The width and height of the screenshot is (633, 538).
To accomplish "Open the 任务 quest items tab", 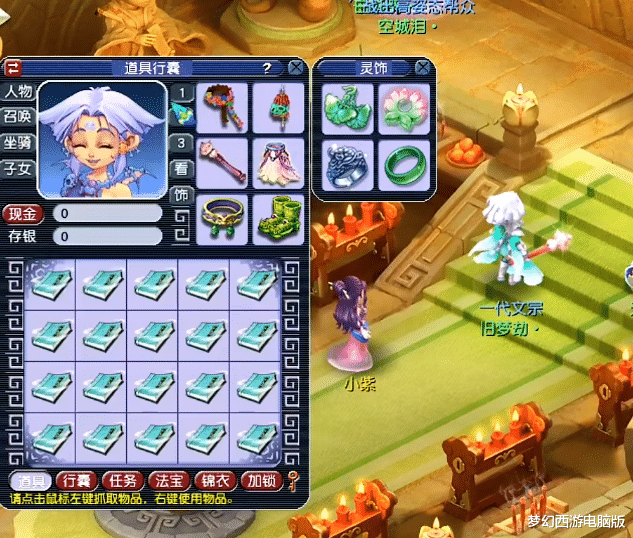I will (122, 481).
